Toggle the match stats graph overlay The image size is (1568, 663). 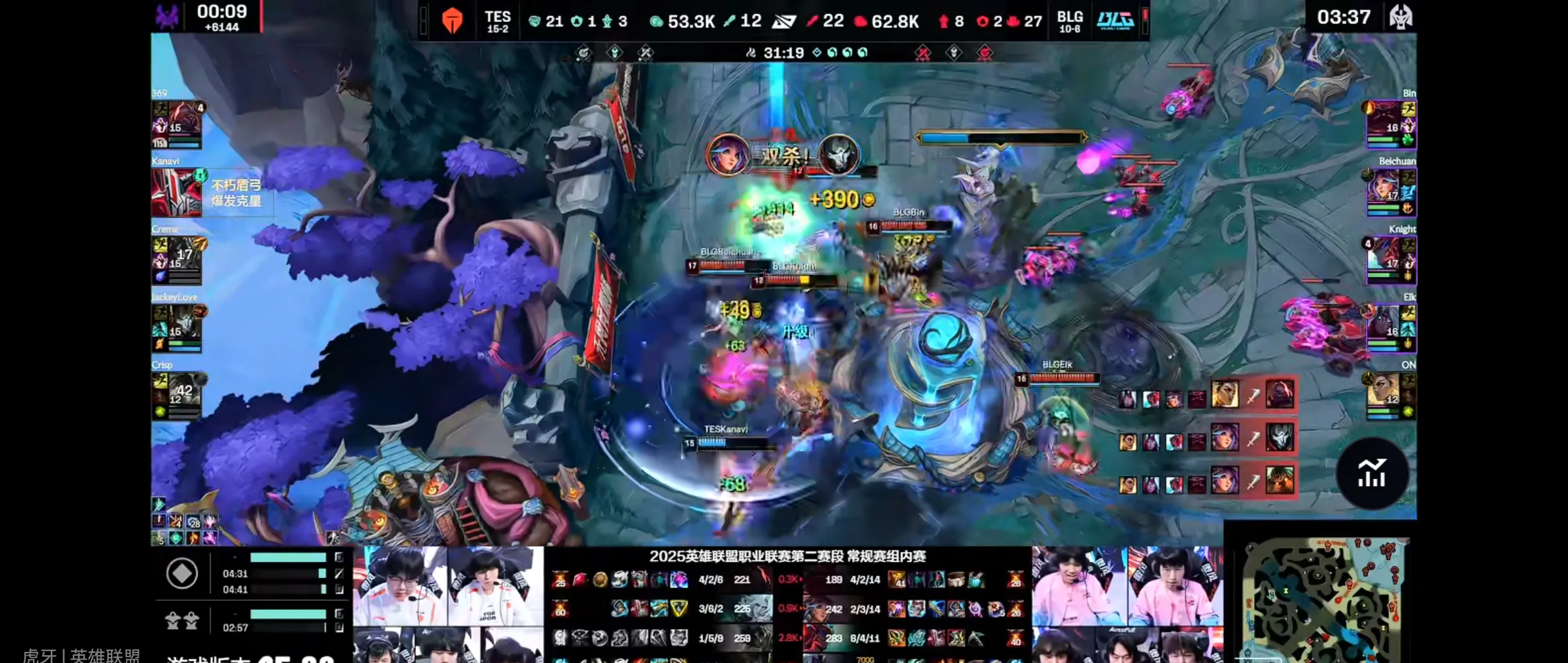coord(1373,473)
